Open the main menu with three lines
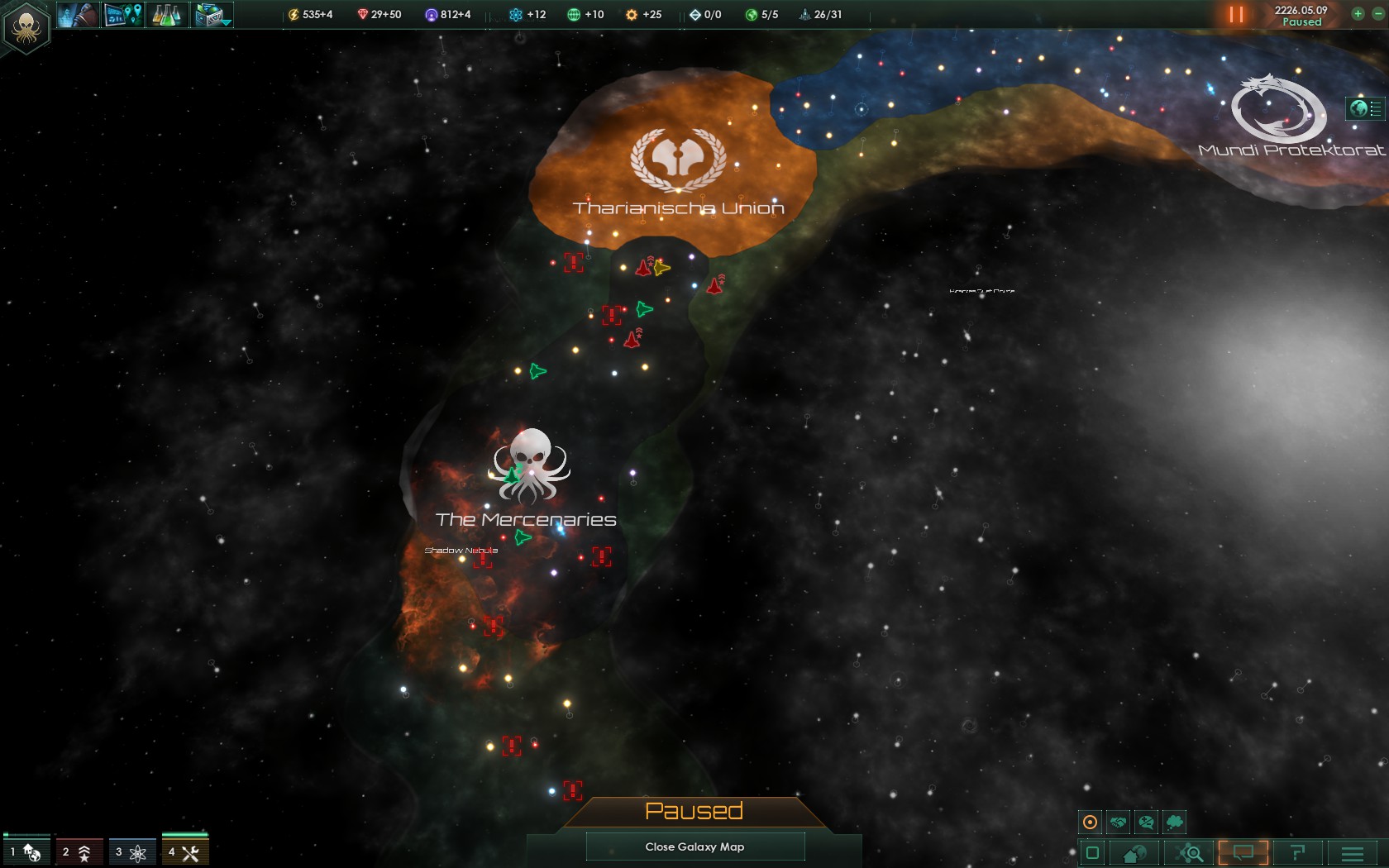Image resolution: width=1389 pixels, height=868 pixels. [x=1353, y=853]
